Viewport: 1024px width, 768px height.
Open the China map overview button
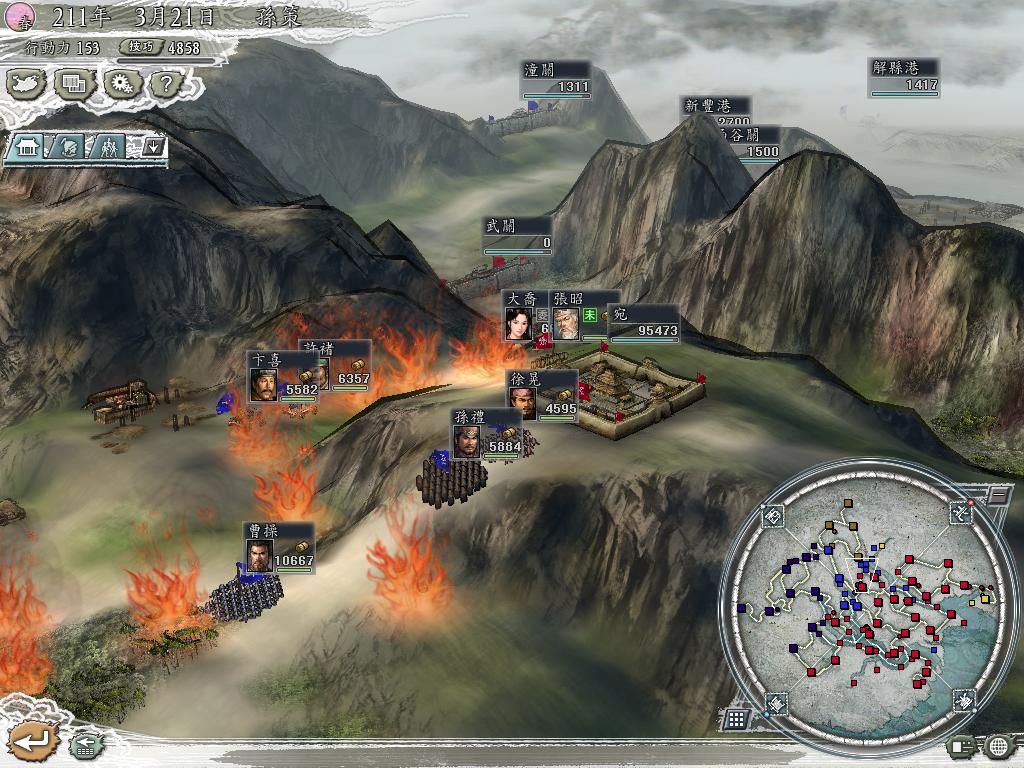tap(26, 84)
